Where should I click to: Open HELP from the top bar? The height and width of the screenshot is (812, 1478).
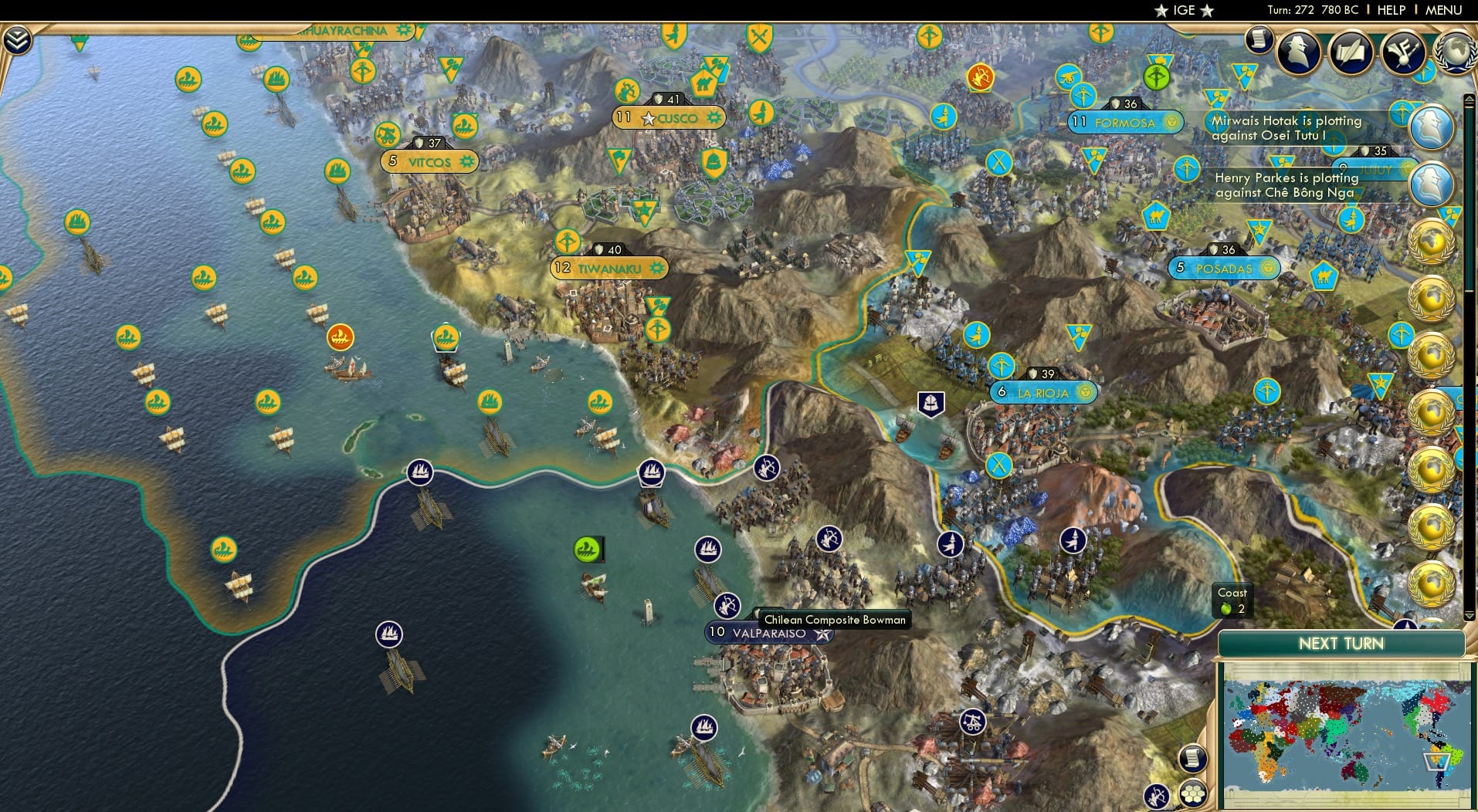coord(1391,10)
